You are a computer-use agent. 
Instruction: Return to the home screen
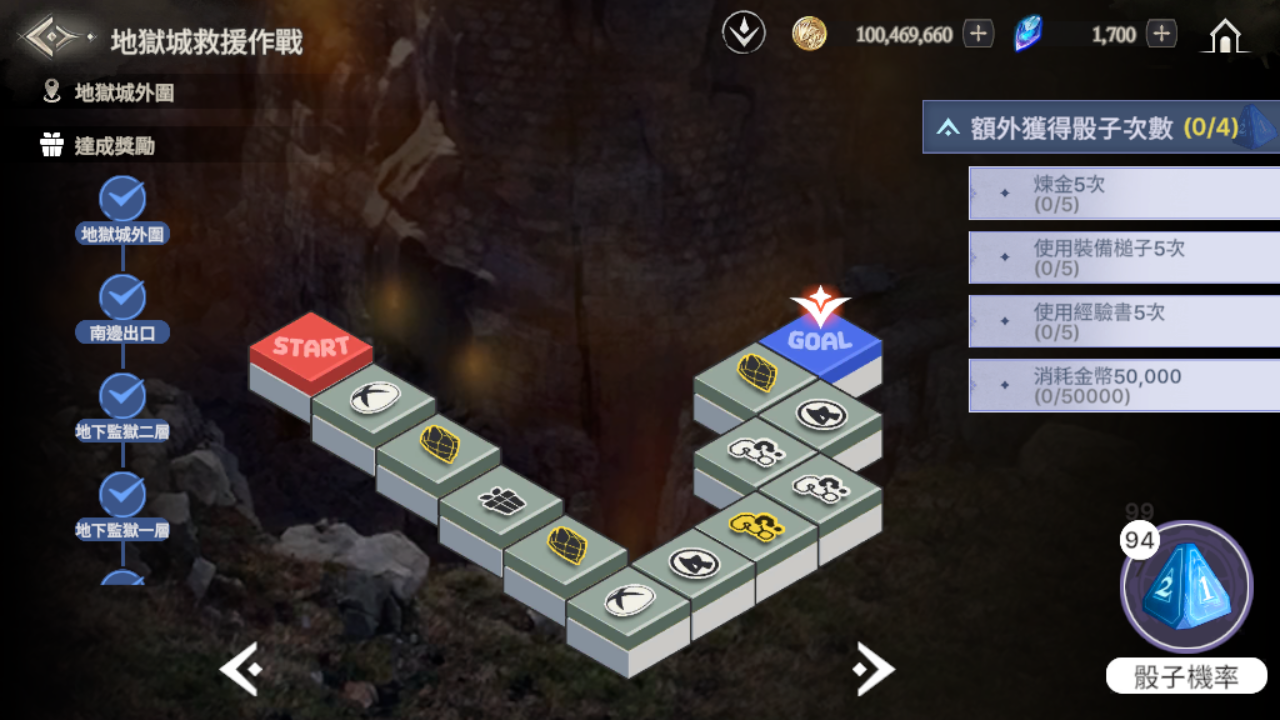tap(1225, 36)
